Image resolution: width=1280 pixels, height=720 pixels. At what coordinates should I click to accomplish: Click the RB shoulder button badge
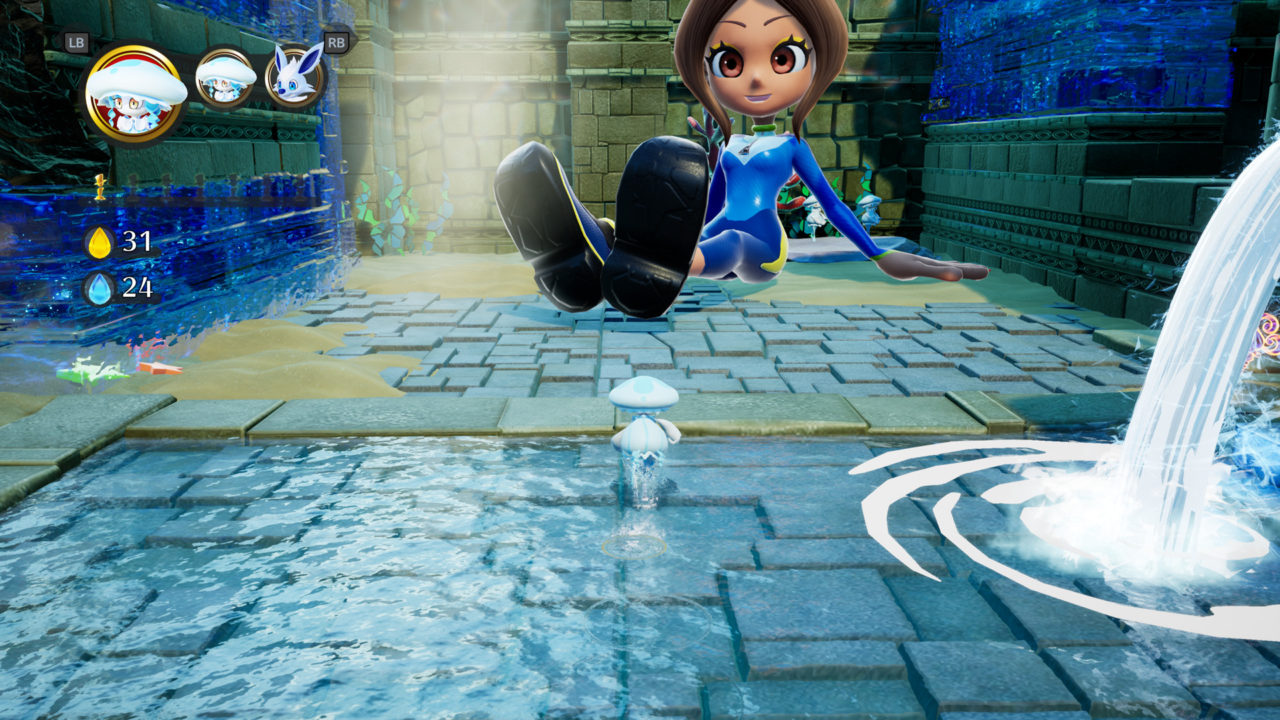(336, 40)
